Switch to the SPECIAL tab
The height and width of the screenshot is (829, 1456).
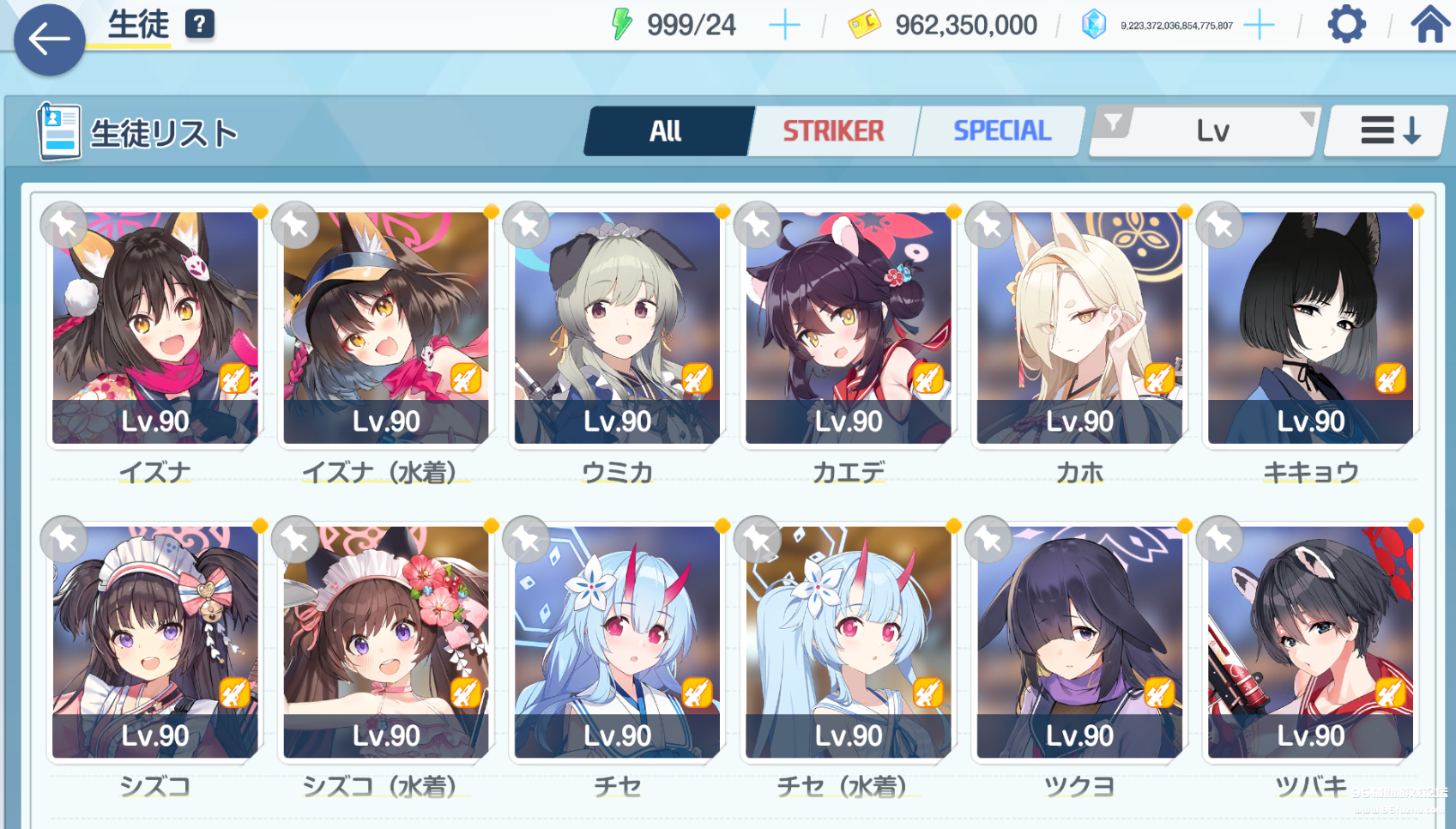(x=1001, y=131)
